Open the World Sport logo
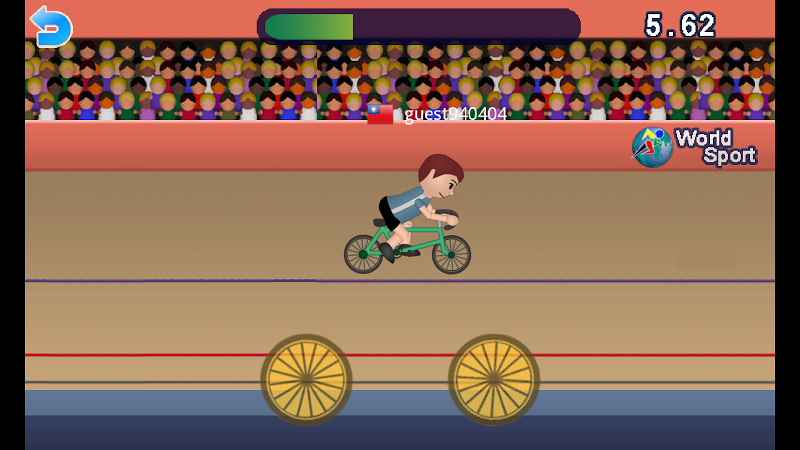800x450 pixels. click(x=694, y=146)
